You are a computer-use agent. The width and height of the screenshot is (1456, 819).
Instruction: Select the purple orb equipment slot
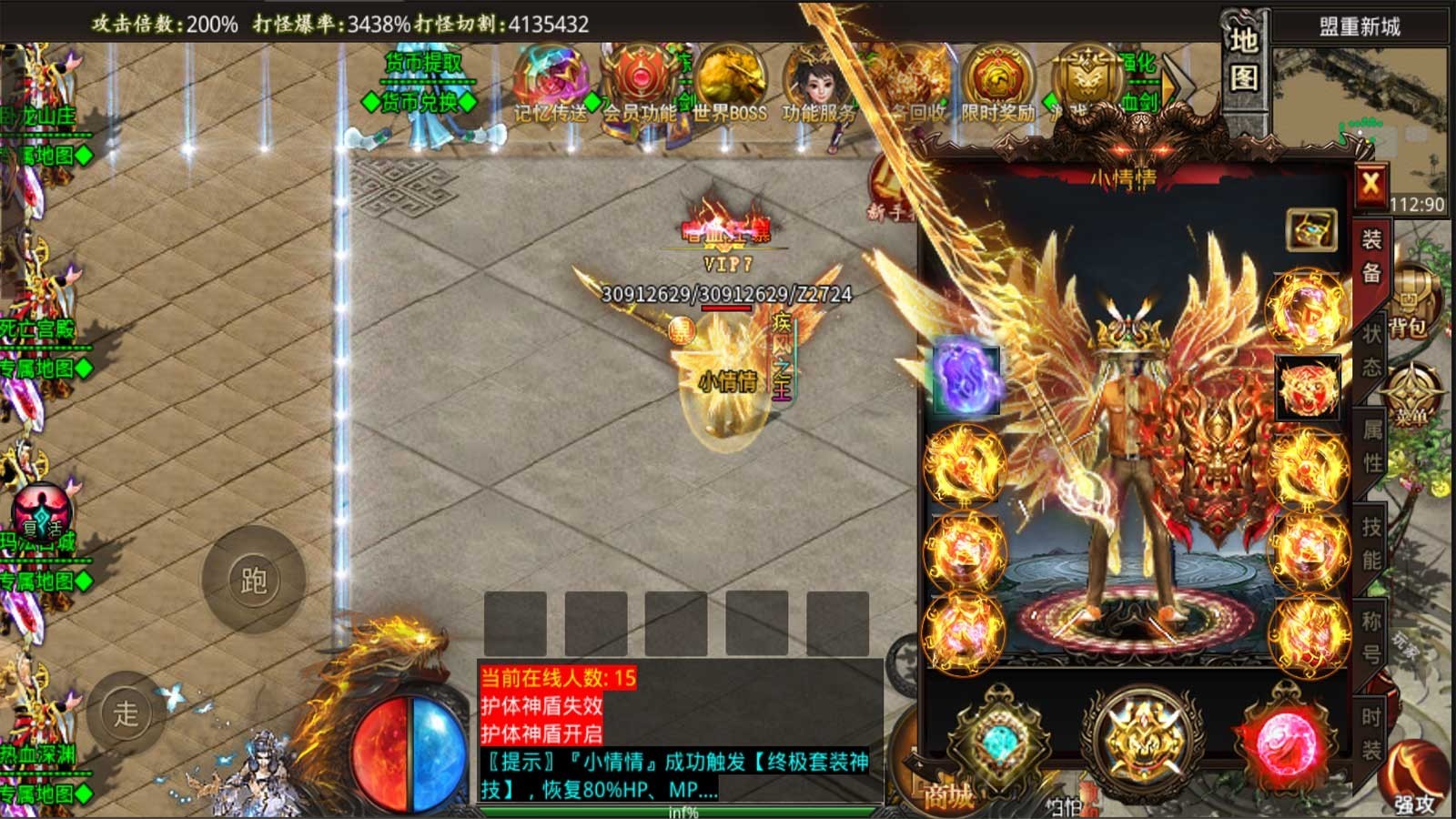pos(966,379)
